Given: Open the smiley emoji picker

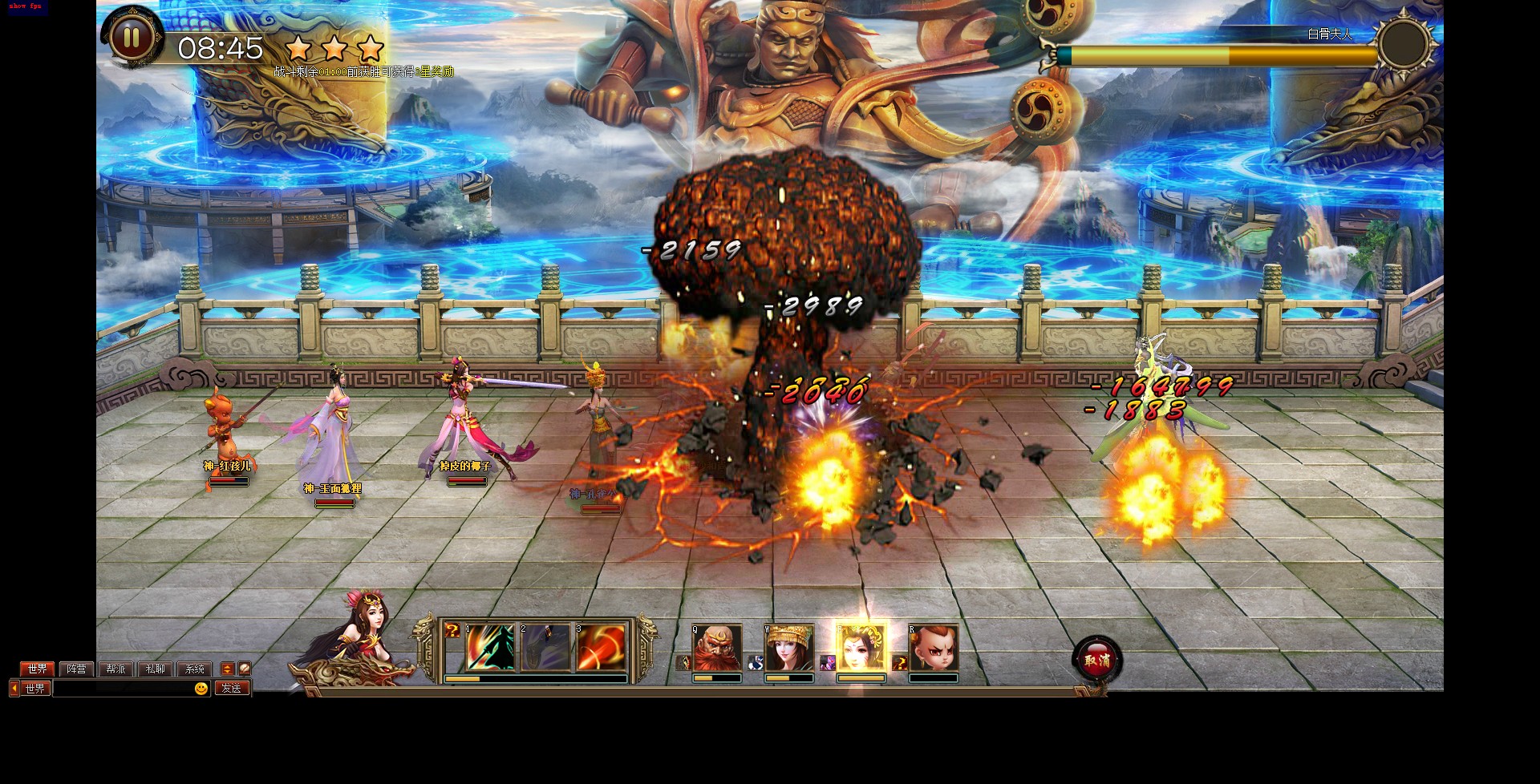Looking at the screenshot, I should coord(201,689).
